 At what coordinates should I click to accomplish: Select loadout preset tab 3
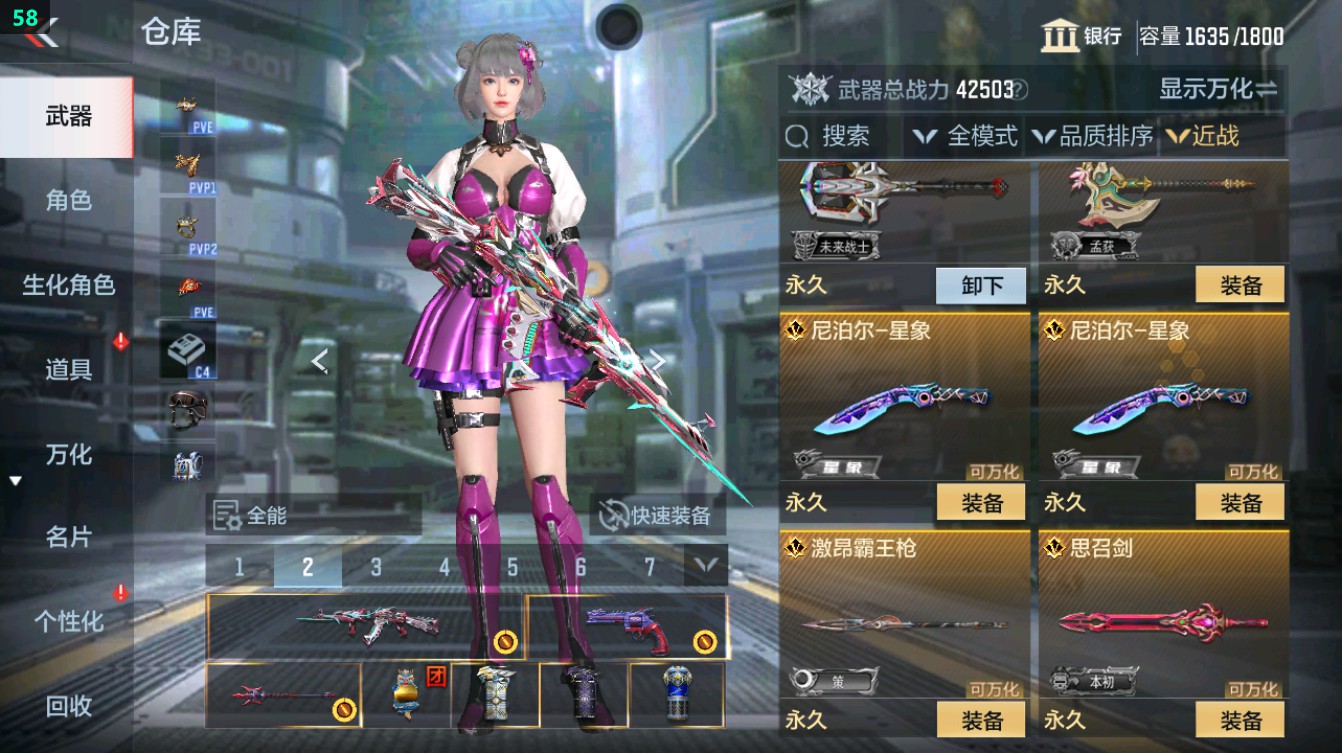pos(377,565)
